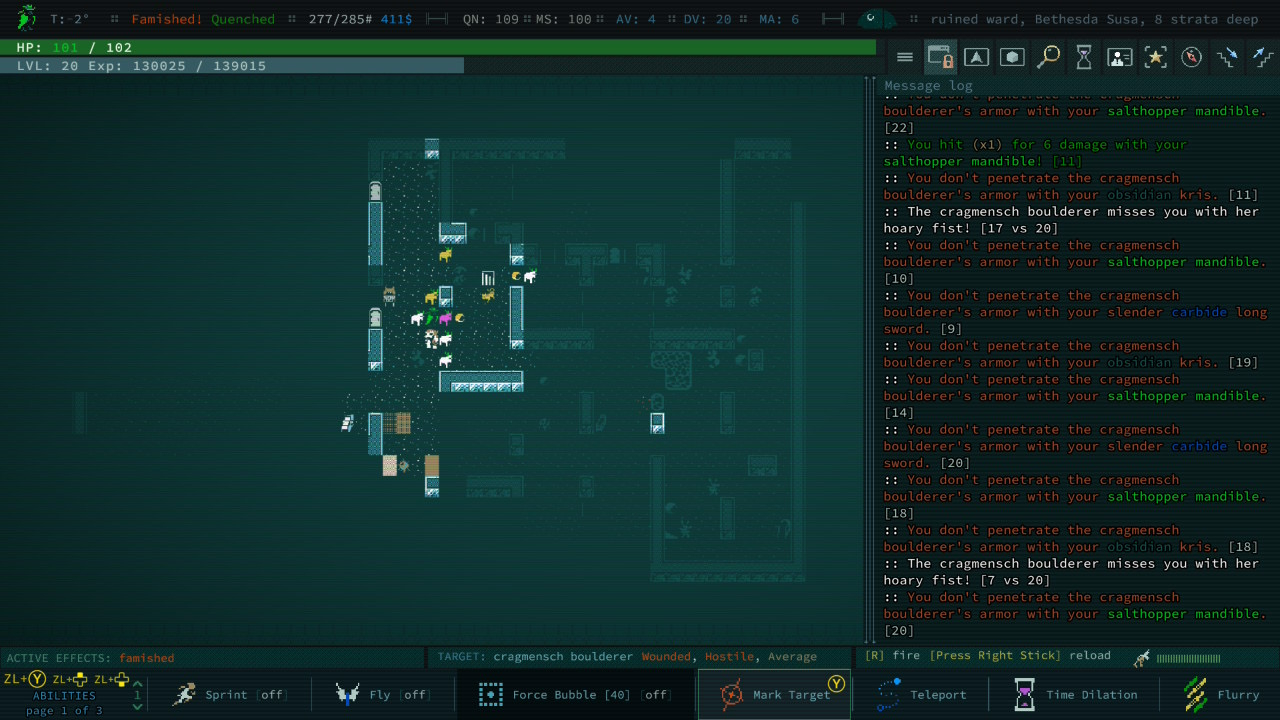Click the abilities page arrows
This screenshot has height=720, width=1280.
pyautogui.click(x=138, y=694)
